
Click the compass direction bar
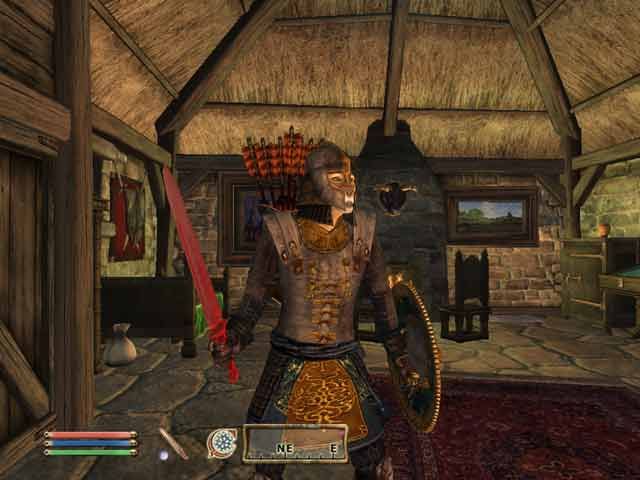[x=294, y=443]
